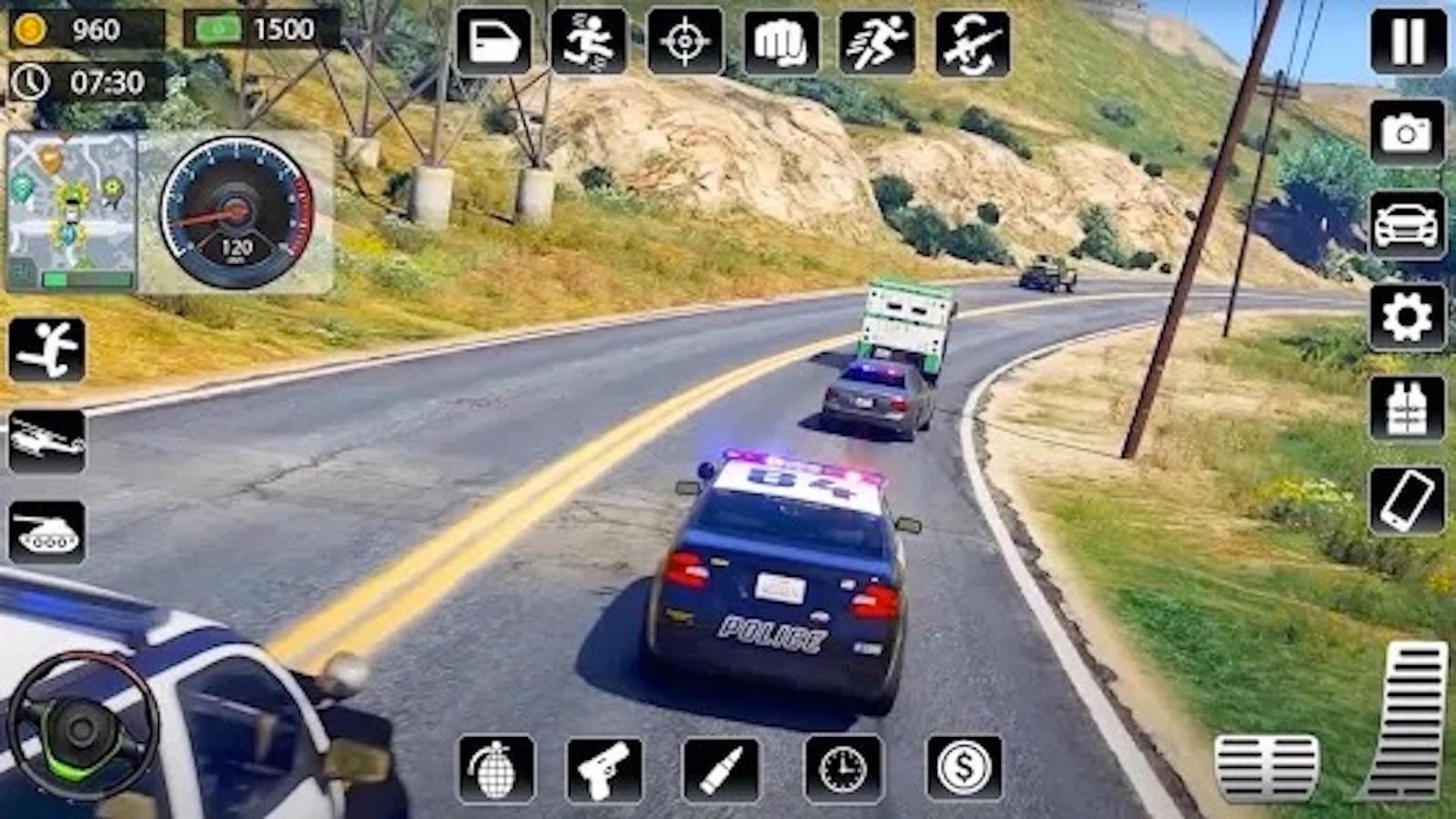Select the ammo bullet icon
Image resolution: width=1456 pixels, height=819 pixels.
(719, 769)
